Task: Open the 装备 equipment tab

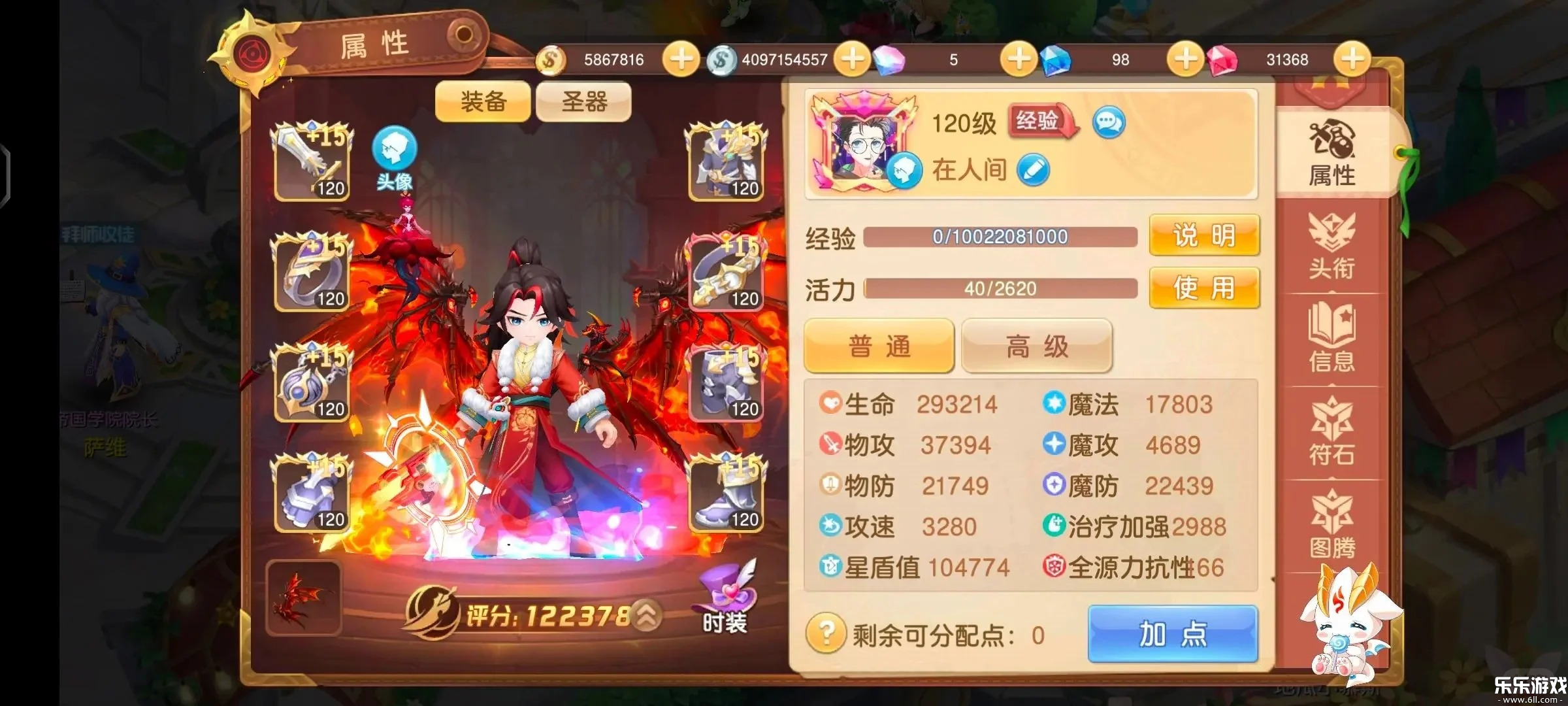Action: coord(483,103)
